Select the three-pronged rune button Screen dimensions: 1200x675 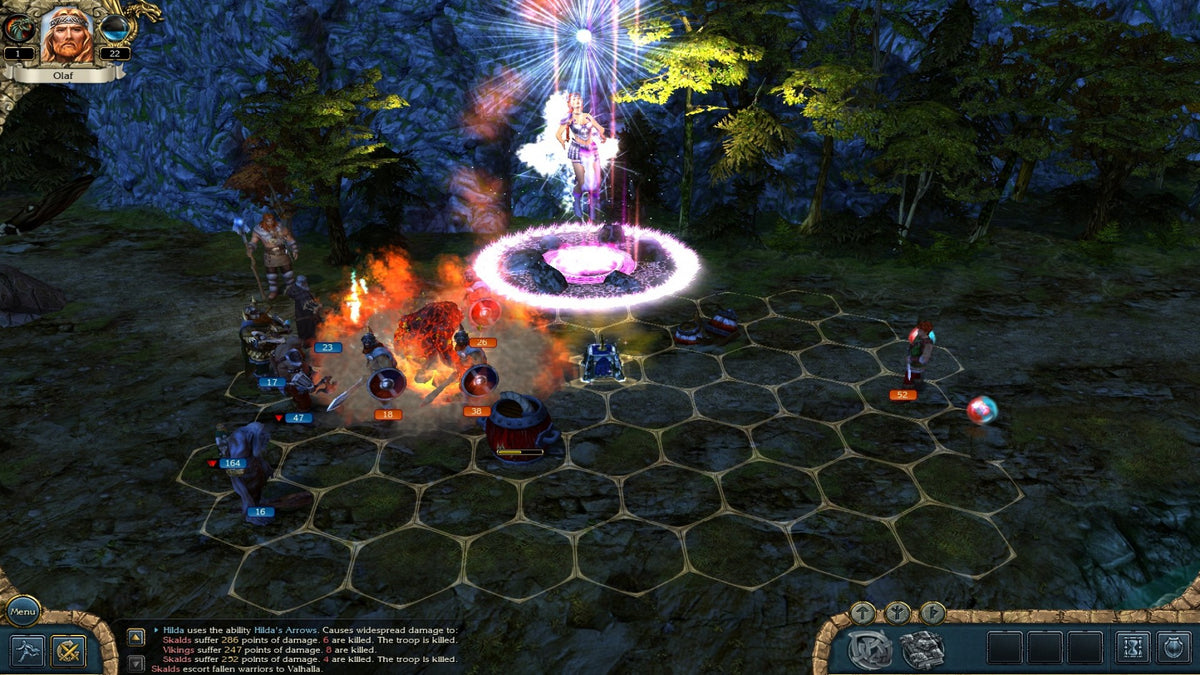click(897, 612)
